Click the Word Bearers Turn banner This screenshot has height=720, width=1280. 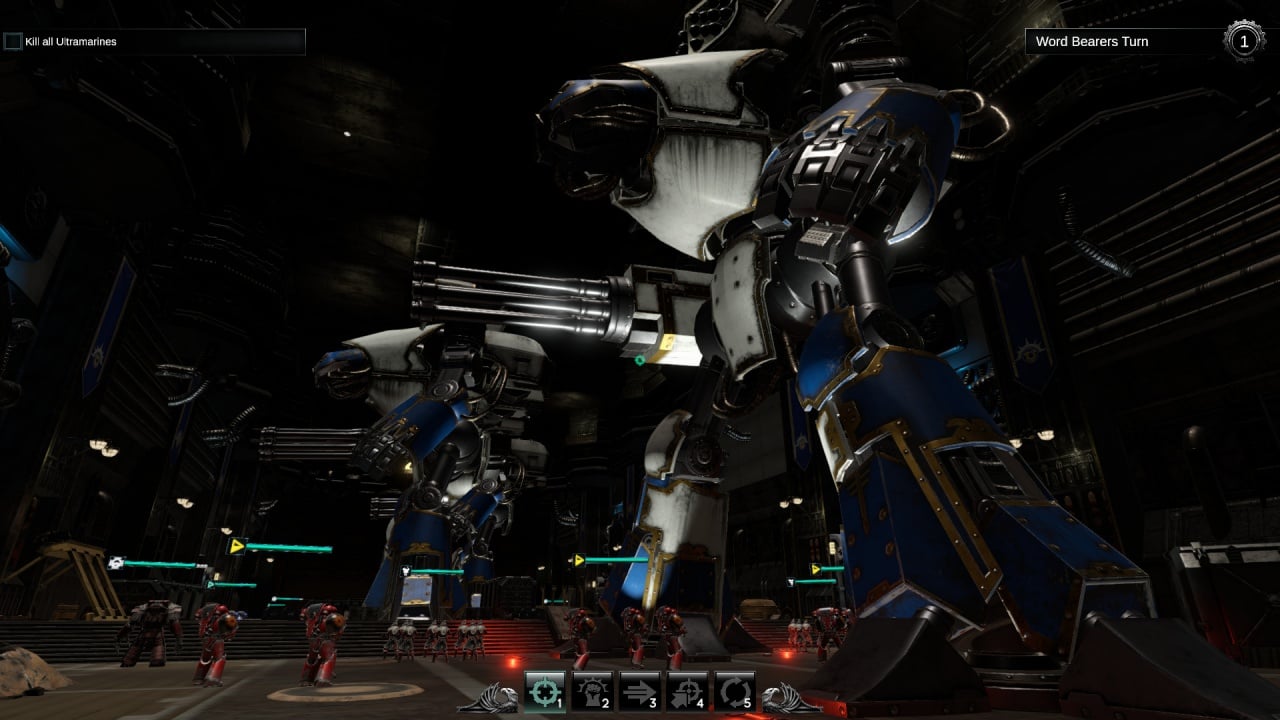coord(1122,41)
